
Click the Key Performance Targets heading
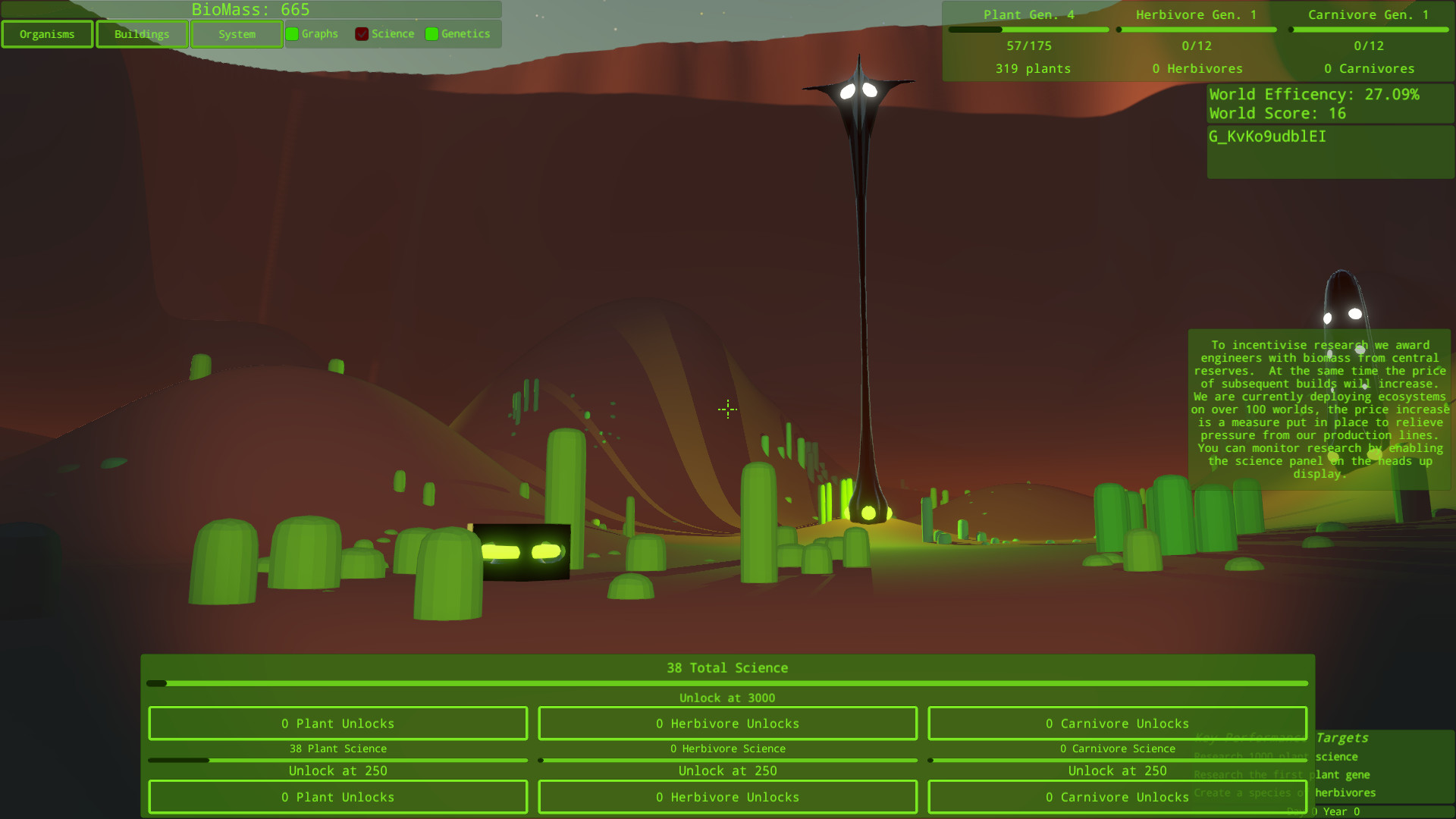pyautogui.click(x=1282, y=737)
